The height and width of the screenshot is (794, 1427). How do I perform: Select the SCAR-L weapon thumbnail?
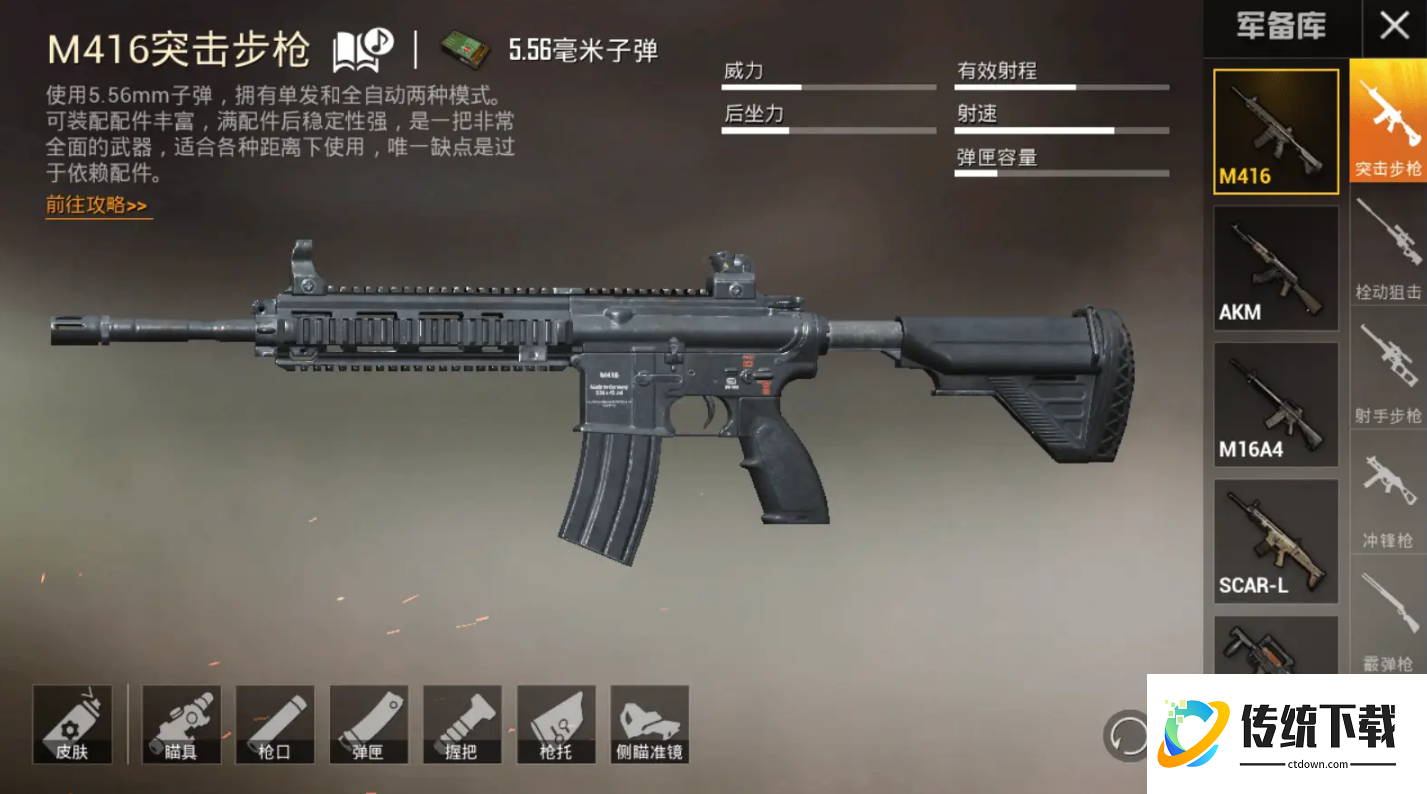[1275, 542]
